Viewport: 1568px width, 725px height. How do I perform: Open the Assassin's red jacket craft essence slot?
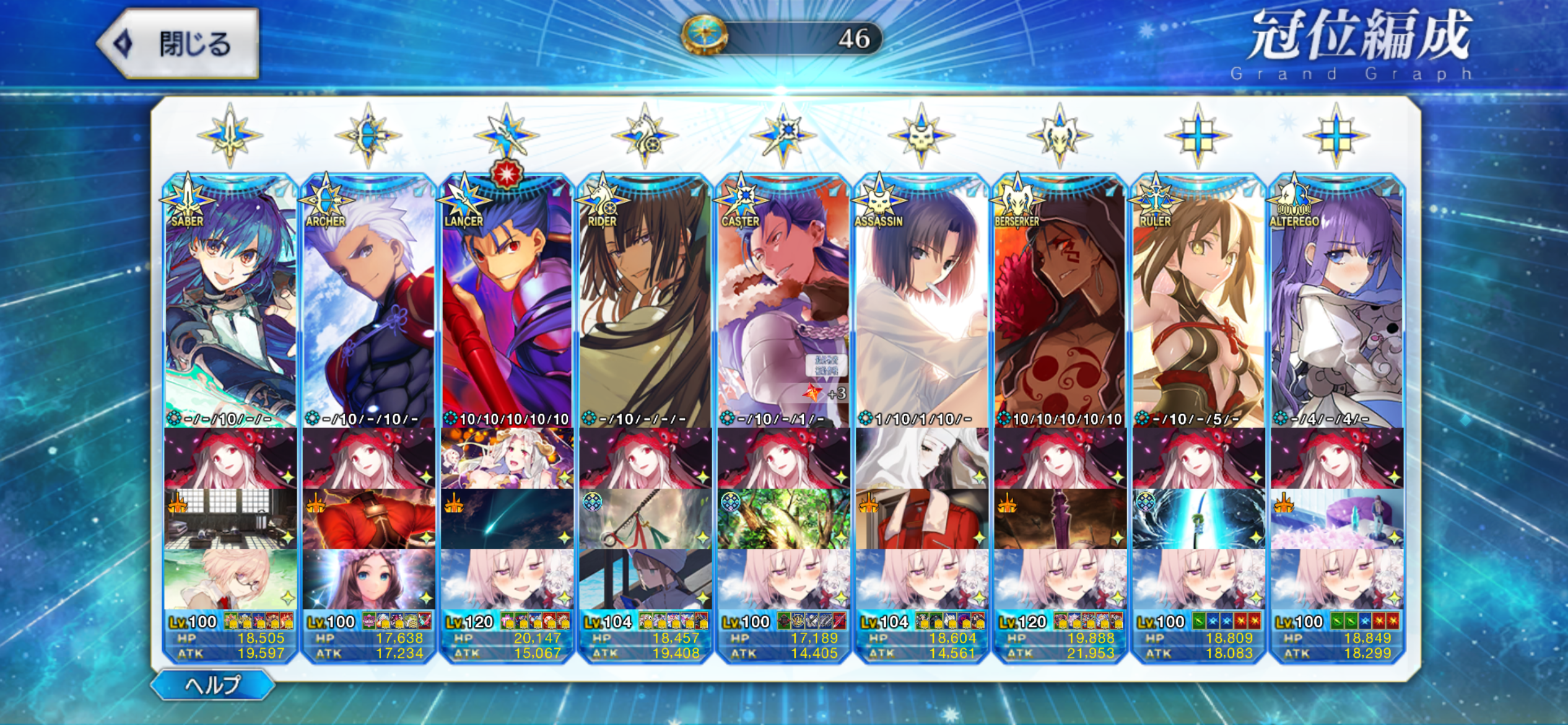coord(921,519)
